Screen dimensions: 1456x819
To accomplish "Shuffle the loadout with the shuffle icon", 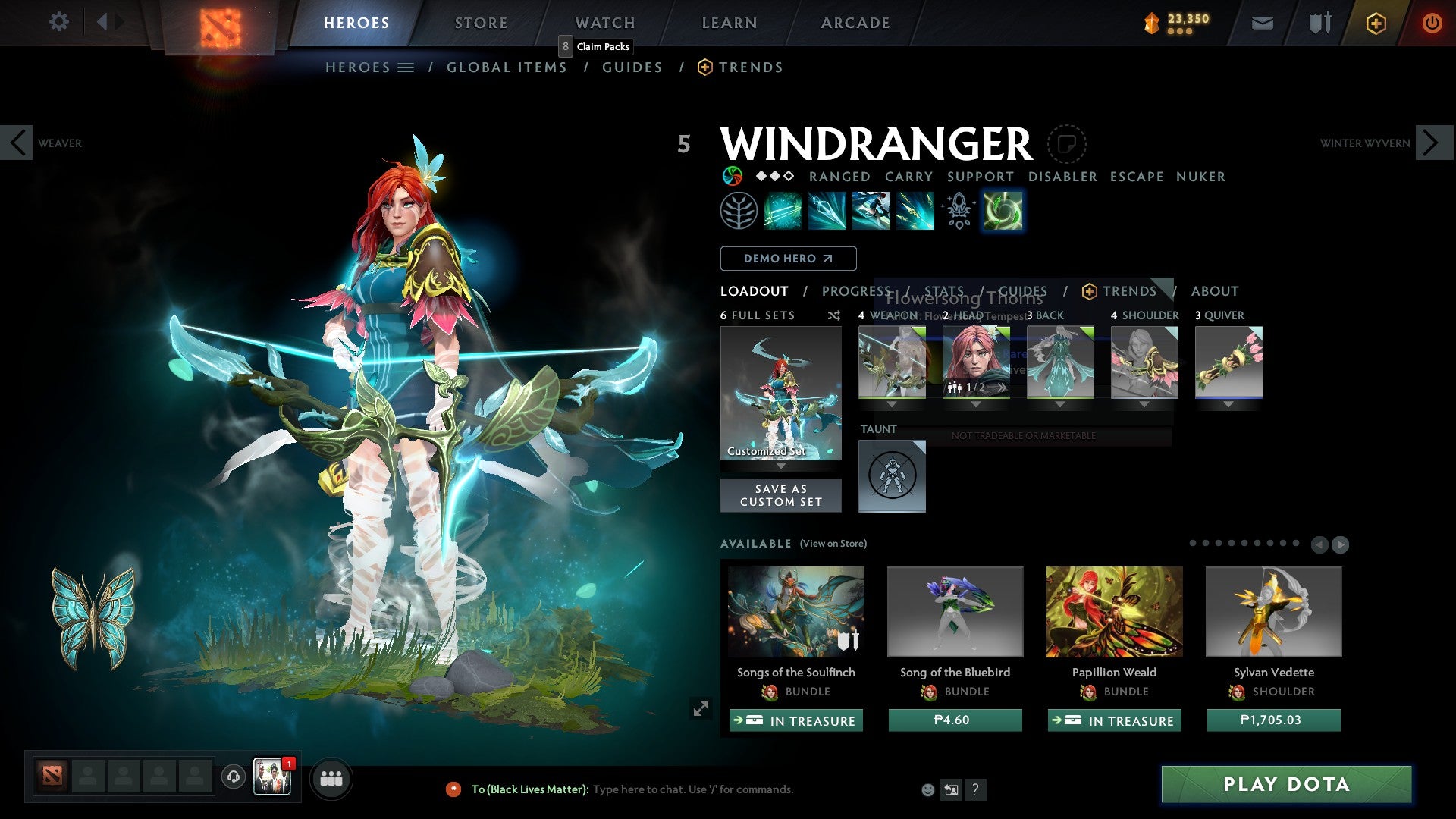I will point(833,315).
